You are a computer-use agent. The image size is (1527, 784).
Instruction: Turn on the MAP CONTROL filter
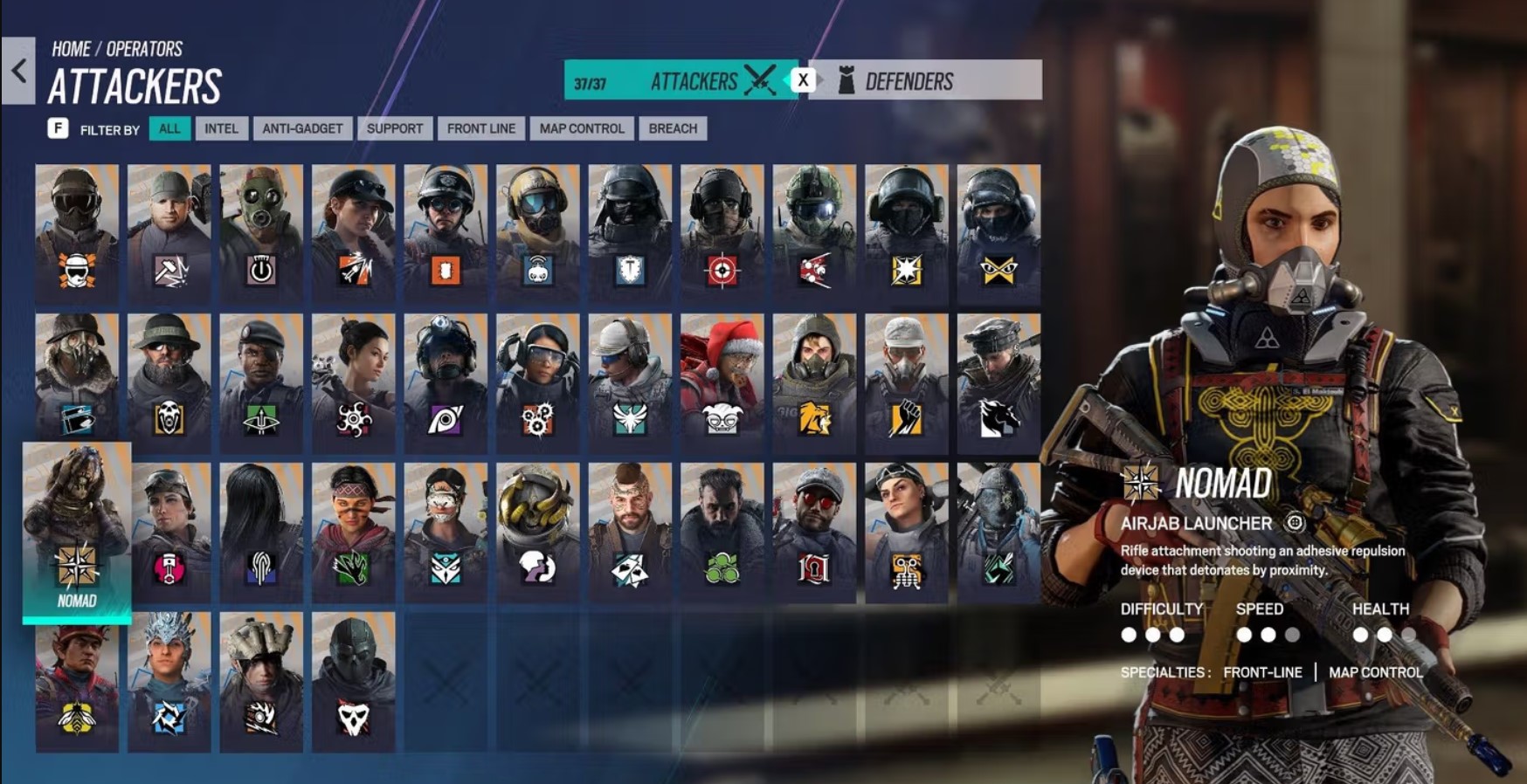583,128
